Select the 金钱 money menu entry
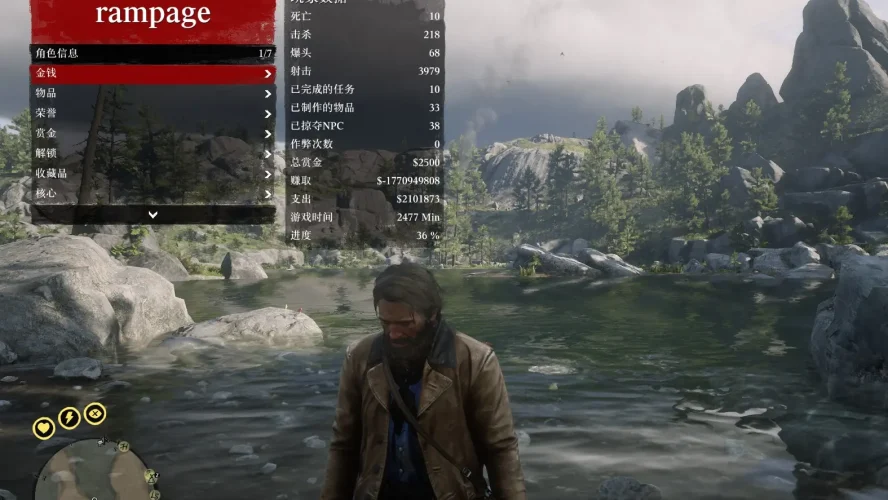 pos(152,74)
